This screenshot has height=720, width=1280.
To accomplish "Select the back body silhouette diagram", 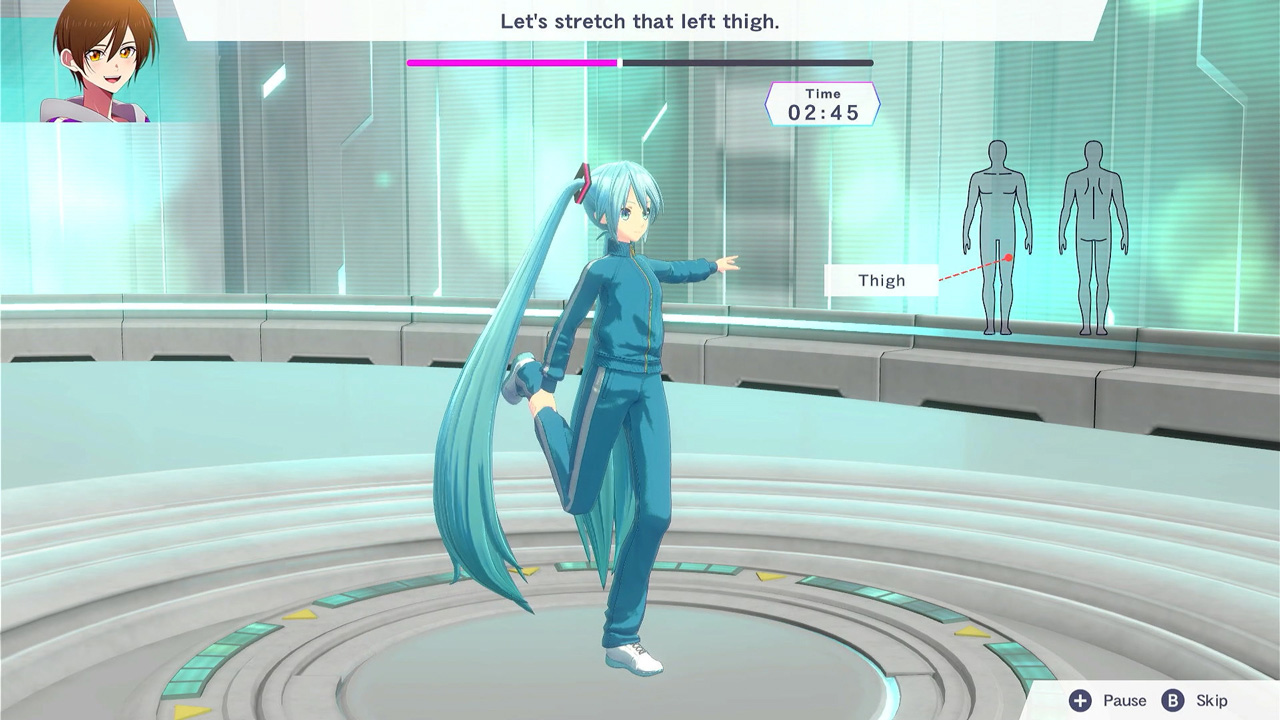I will (1095, 240).
